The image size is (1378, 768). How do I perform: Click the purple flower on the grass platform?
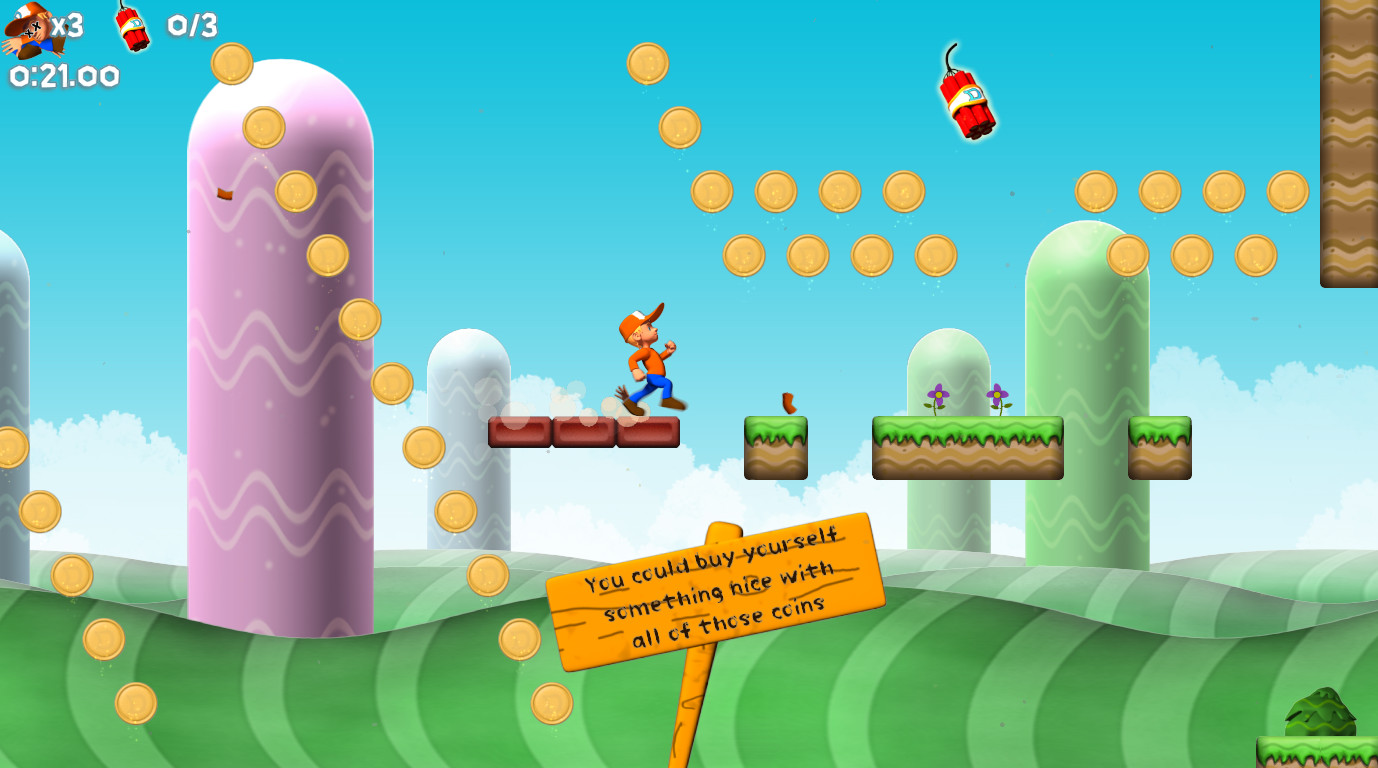pyautogui.click(x=936, y=396)
